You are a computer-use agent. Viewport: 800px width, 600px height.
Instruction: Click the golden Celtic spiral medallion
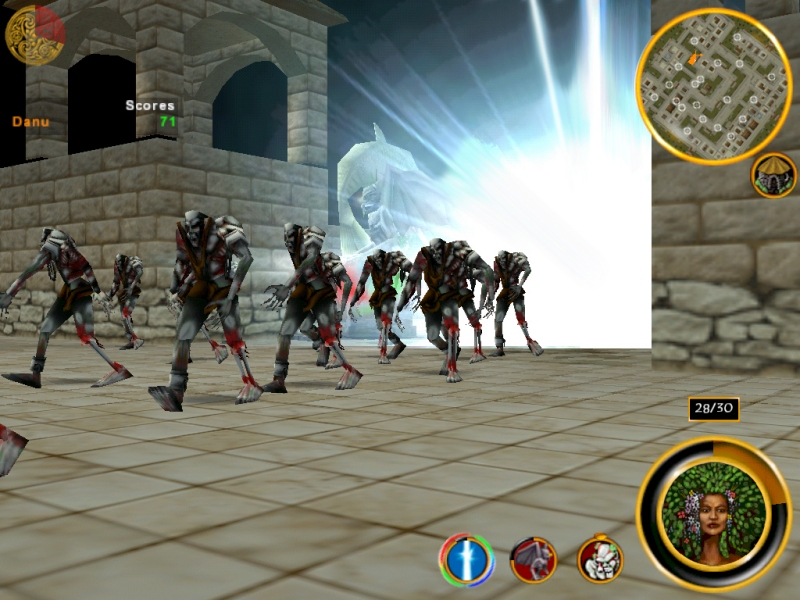coord(34,34)
